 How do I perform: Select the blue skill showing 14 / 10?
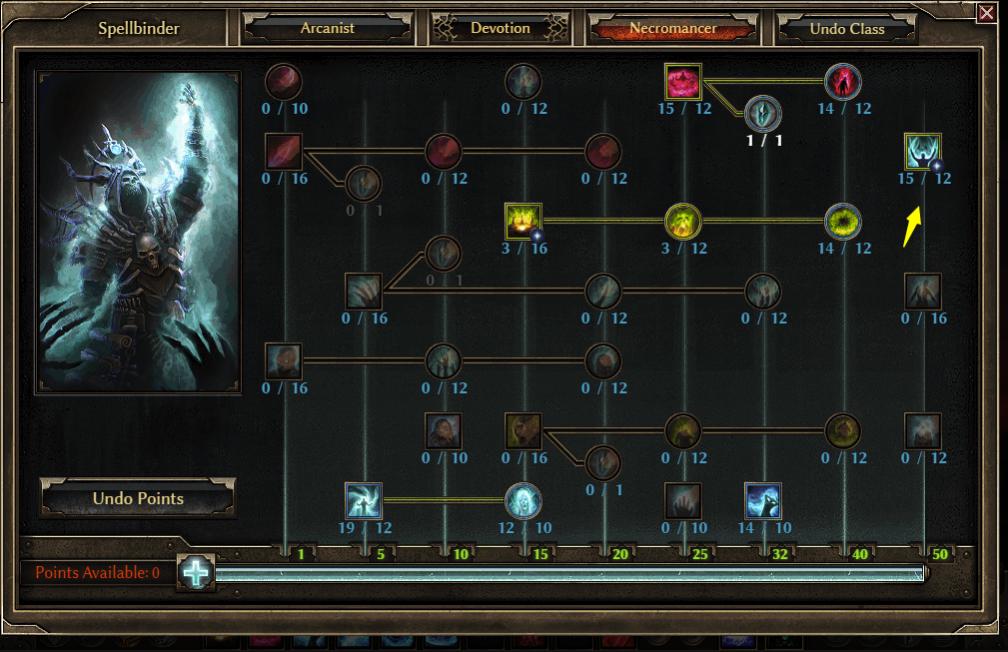click(763, 500)
